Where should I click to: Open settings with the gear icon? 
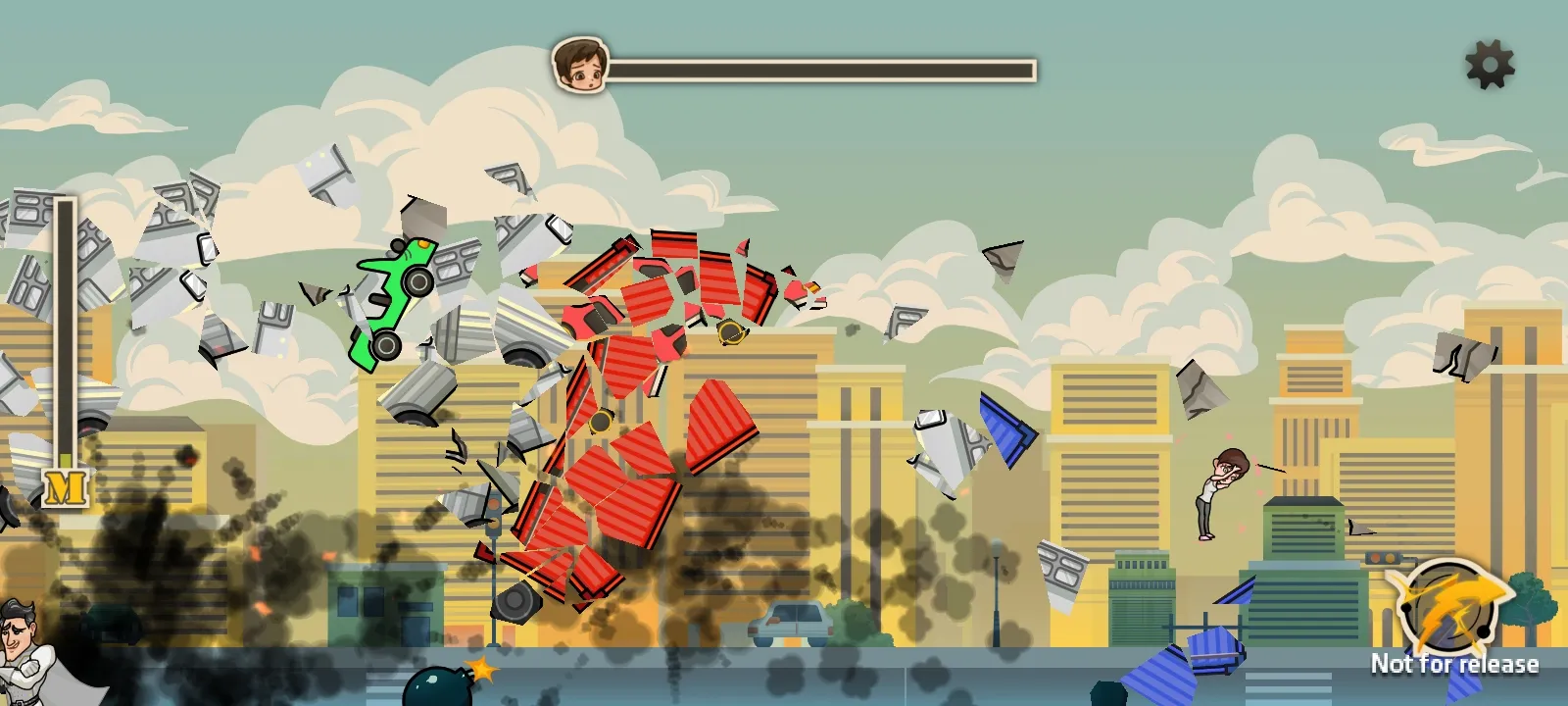tap(1489, 65)
